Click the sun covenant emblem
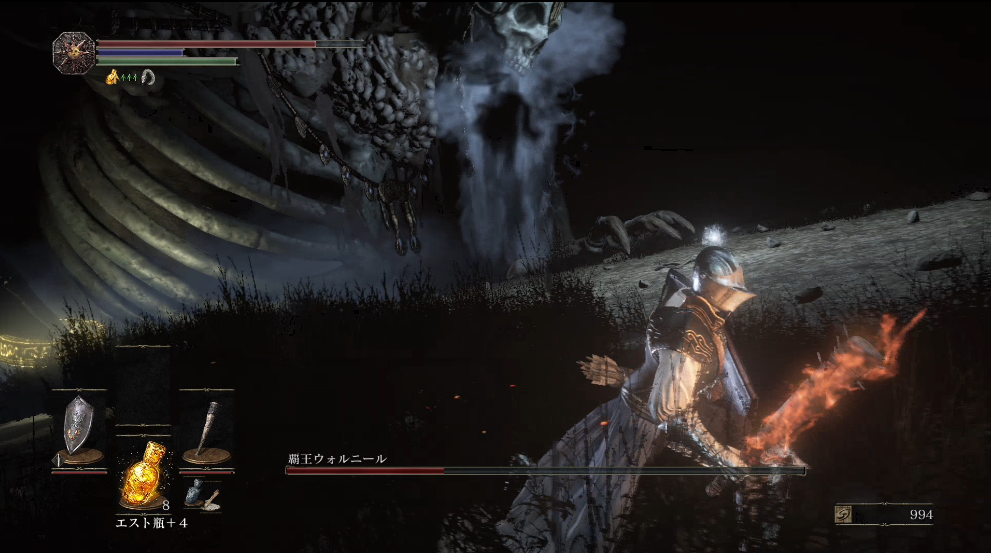Viewport: 991px width, 553px height. (73, 52)
